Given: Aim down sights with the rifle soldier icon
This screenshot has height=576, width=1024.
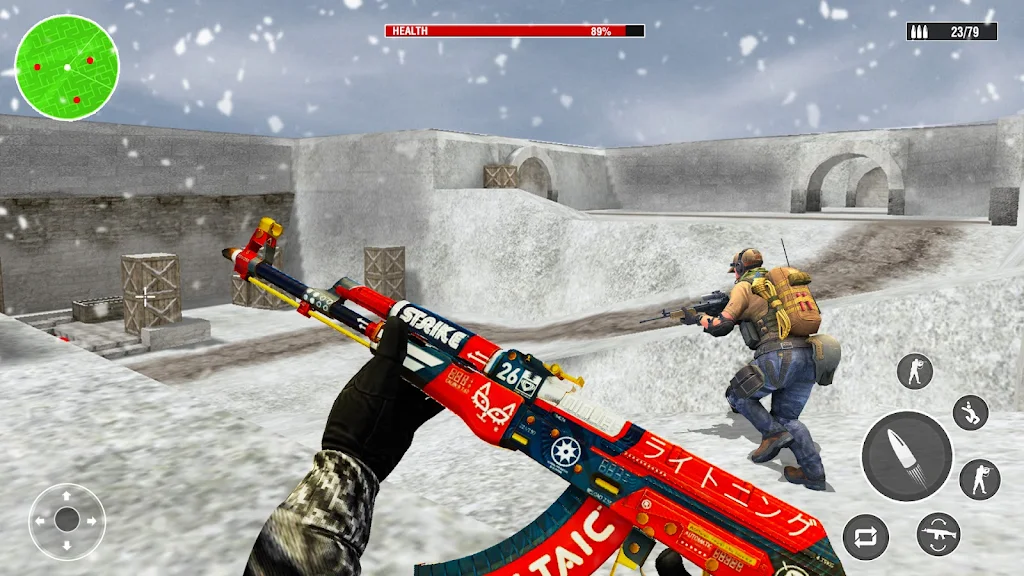Looking at the screenshot, I should (979, 479).
